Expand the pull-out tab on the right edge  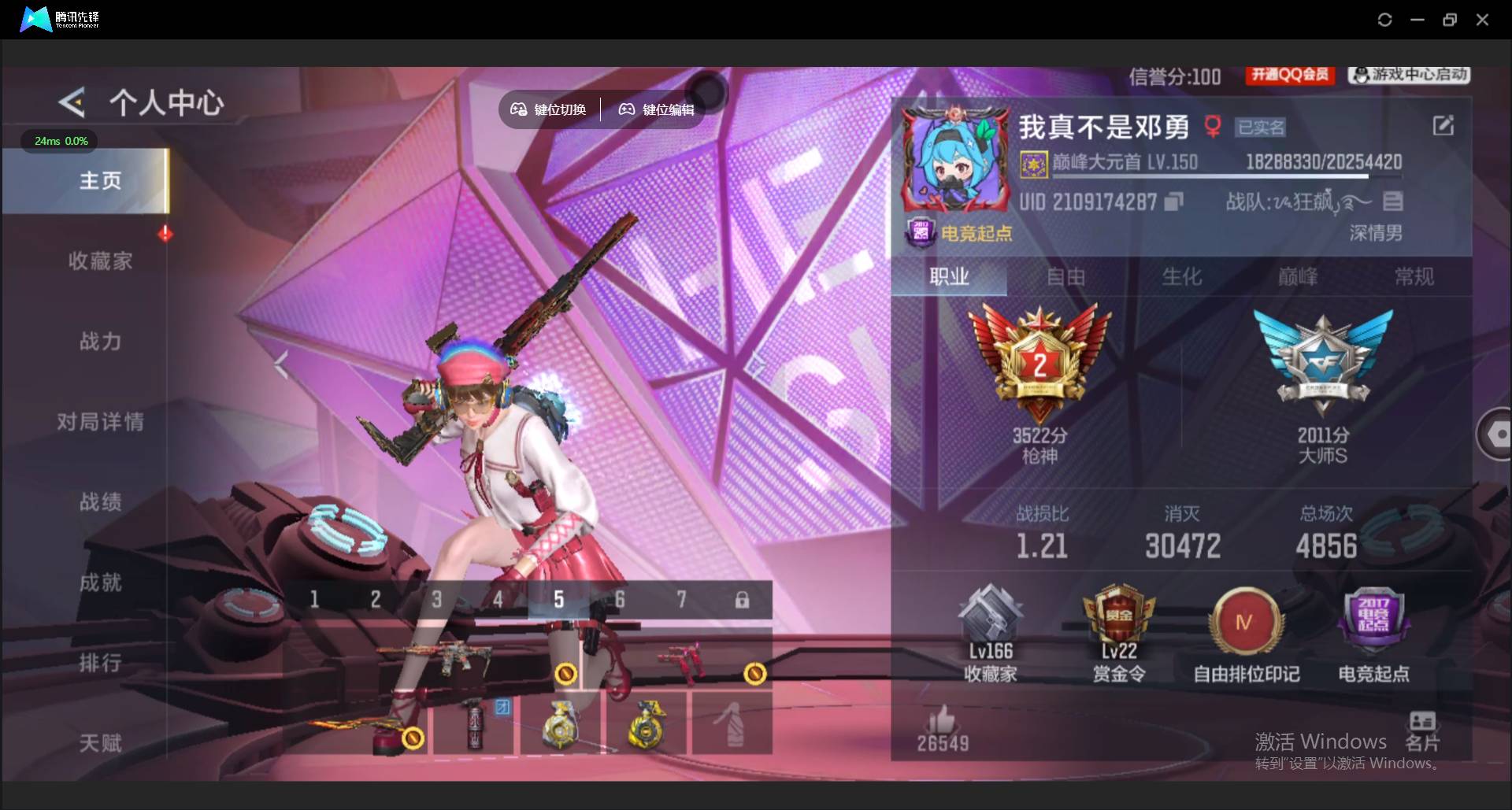[1499, 433]
